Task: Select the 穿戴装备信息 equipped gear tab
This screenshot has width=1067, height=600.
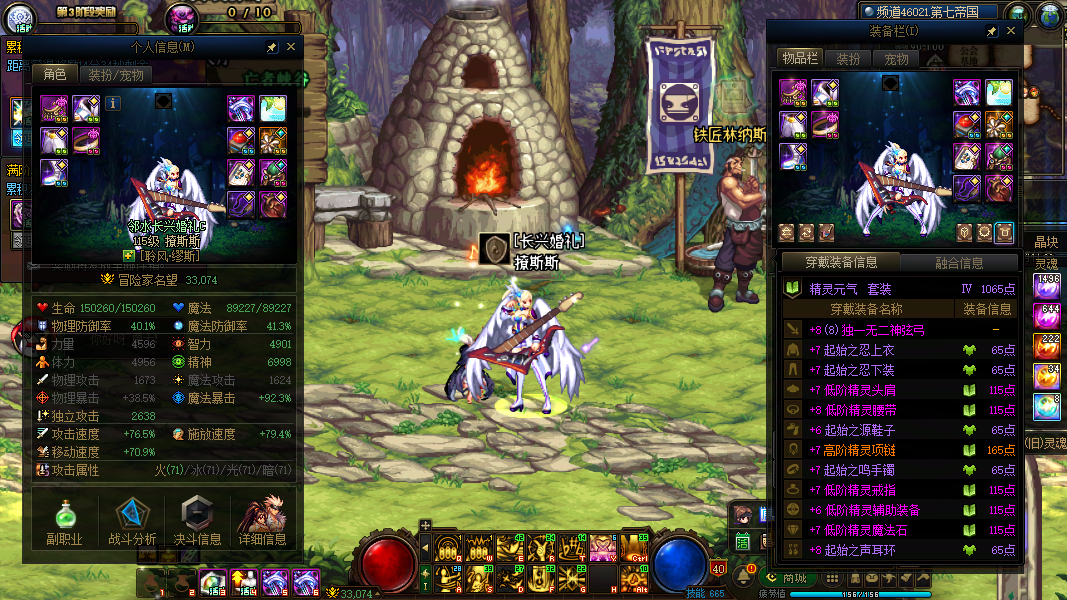Action: click(x=841, y=263)
